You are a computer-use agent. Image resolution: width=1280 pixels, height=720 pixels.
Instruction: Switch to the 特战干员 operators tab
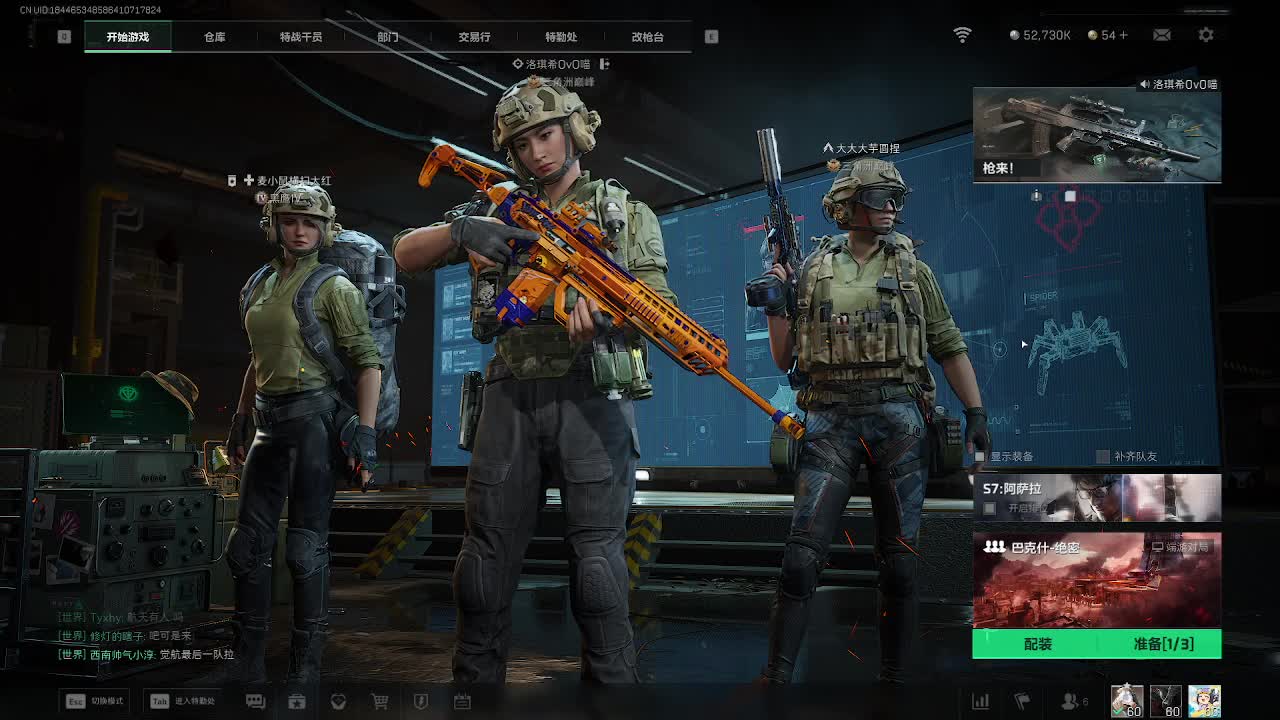click(301, 37)
